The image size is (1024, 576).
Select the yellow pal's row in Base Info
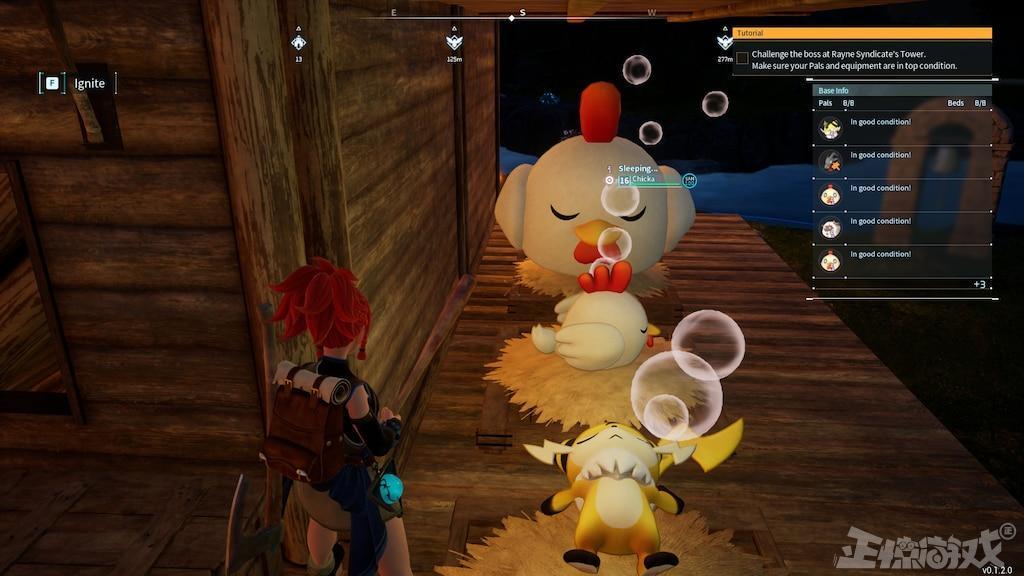coord(902,128)
